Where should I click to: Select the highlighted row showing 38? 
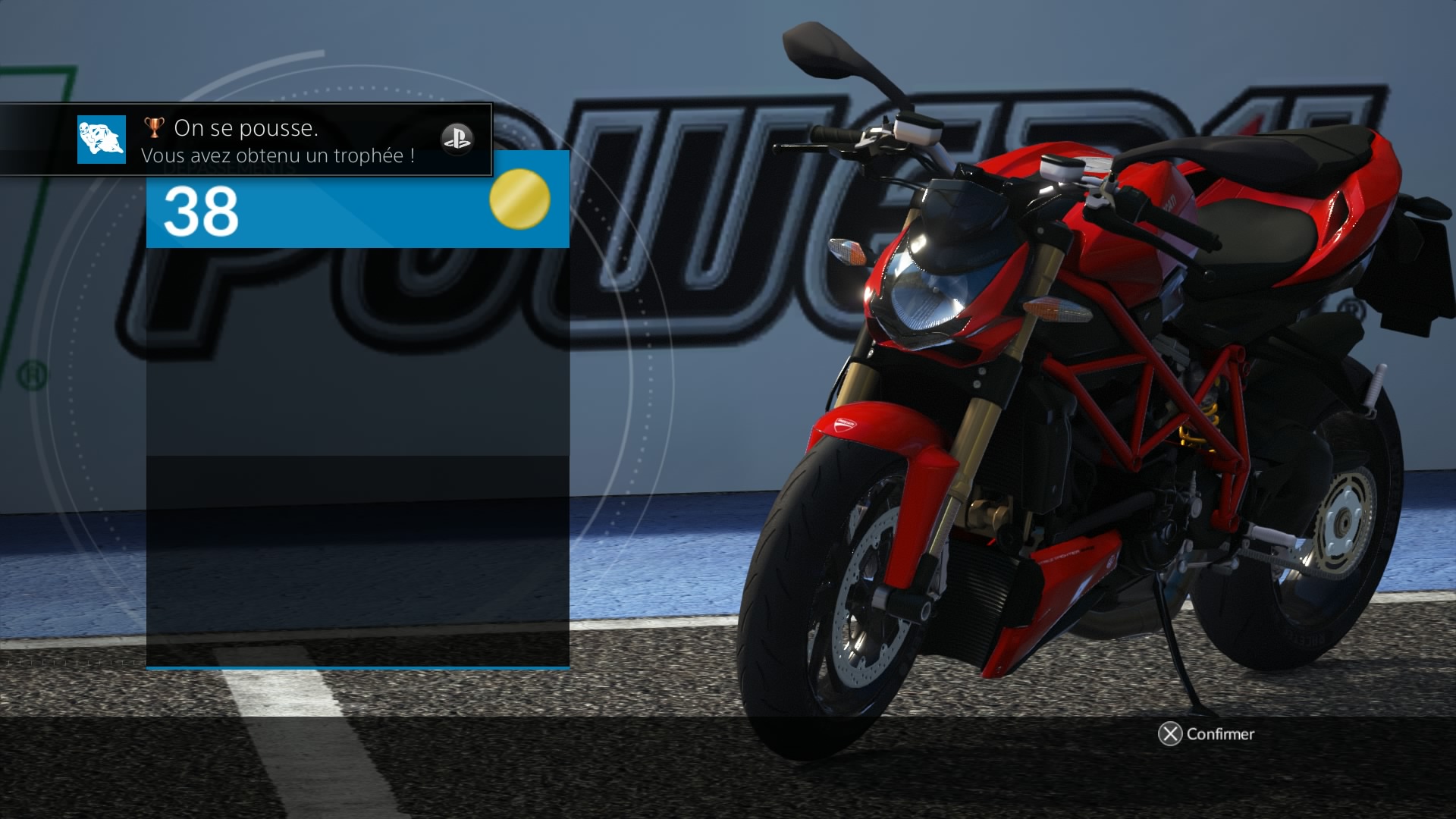click(x=356, y=212)
